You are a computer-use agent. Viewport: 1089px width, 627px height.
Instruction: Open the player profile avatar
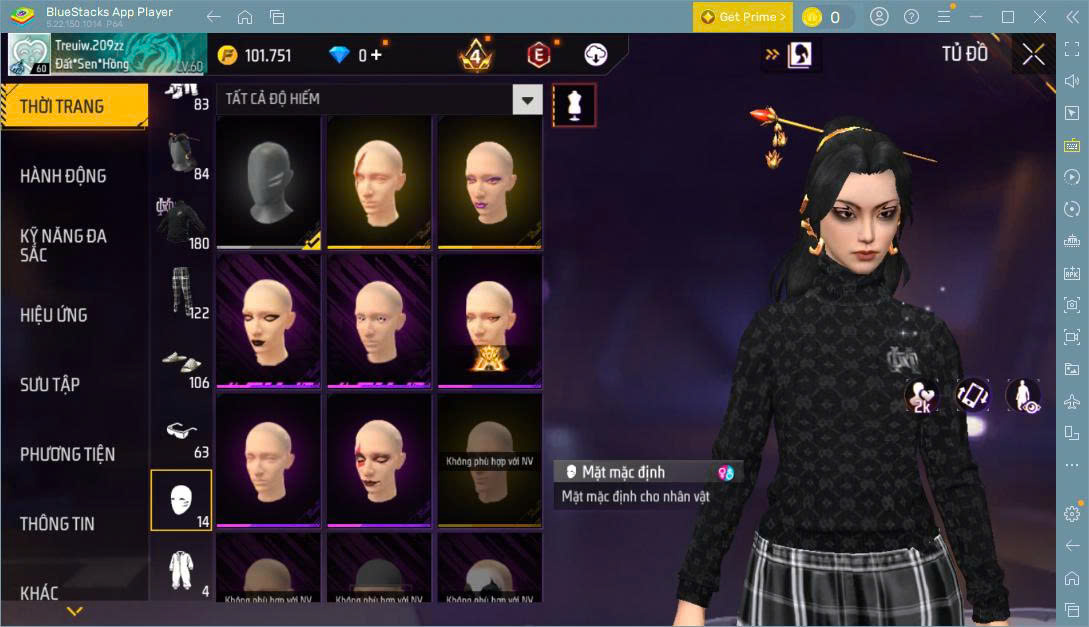[x=29, y=55]
